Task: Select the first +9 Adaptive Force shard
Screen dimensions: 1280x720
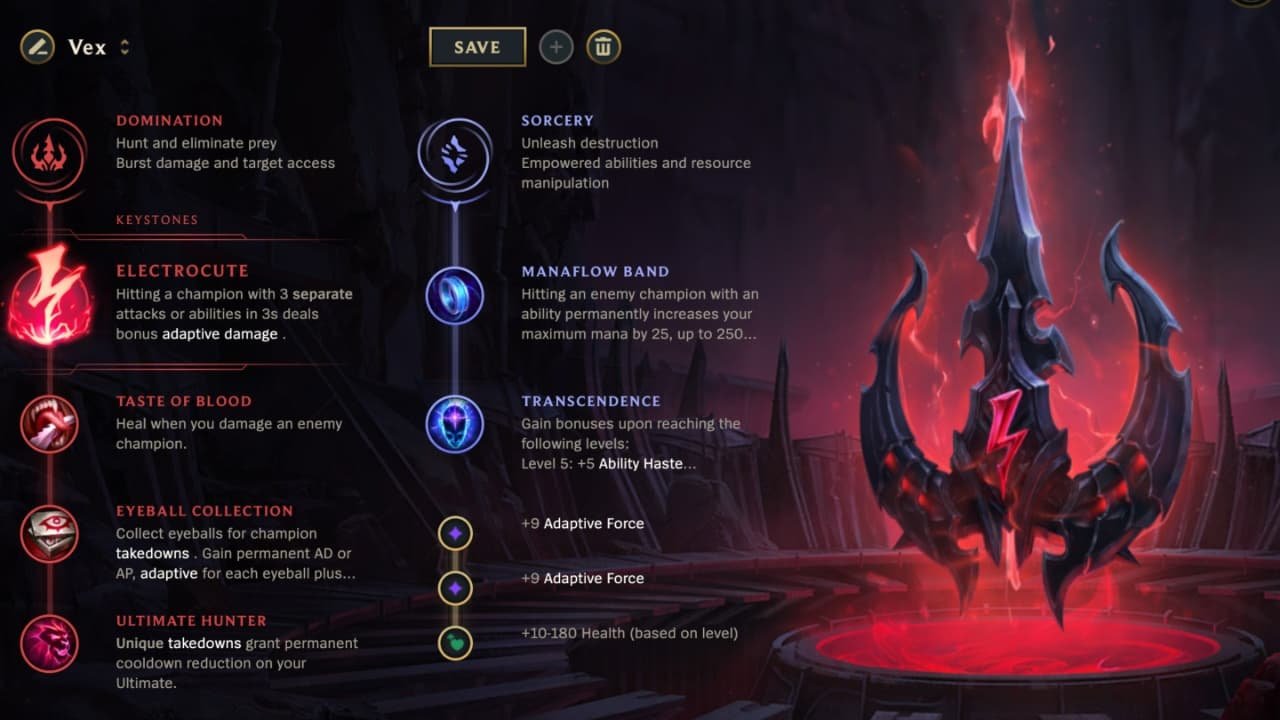Action: pos(455,533)
